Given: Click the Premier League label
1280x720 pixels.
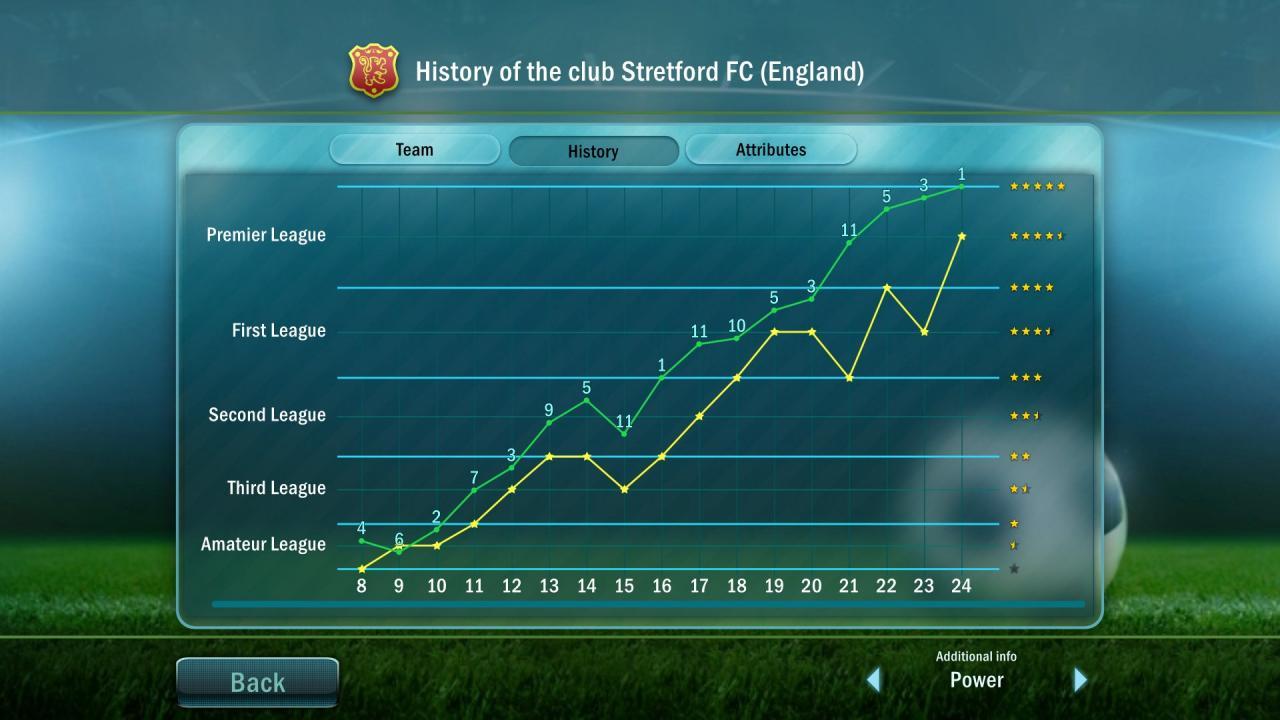Looking at the screenshot, I should (x=265, y=235).
